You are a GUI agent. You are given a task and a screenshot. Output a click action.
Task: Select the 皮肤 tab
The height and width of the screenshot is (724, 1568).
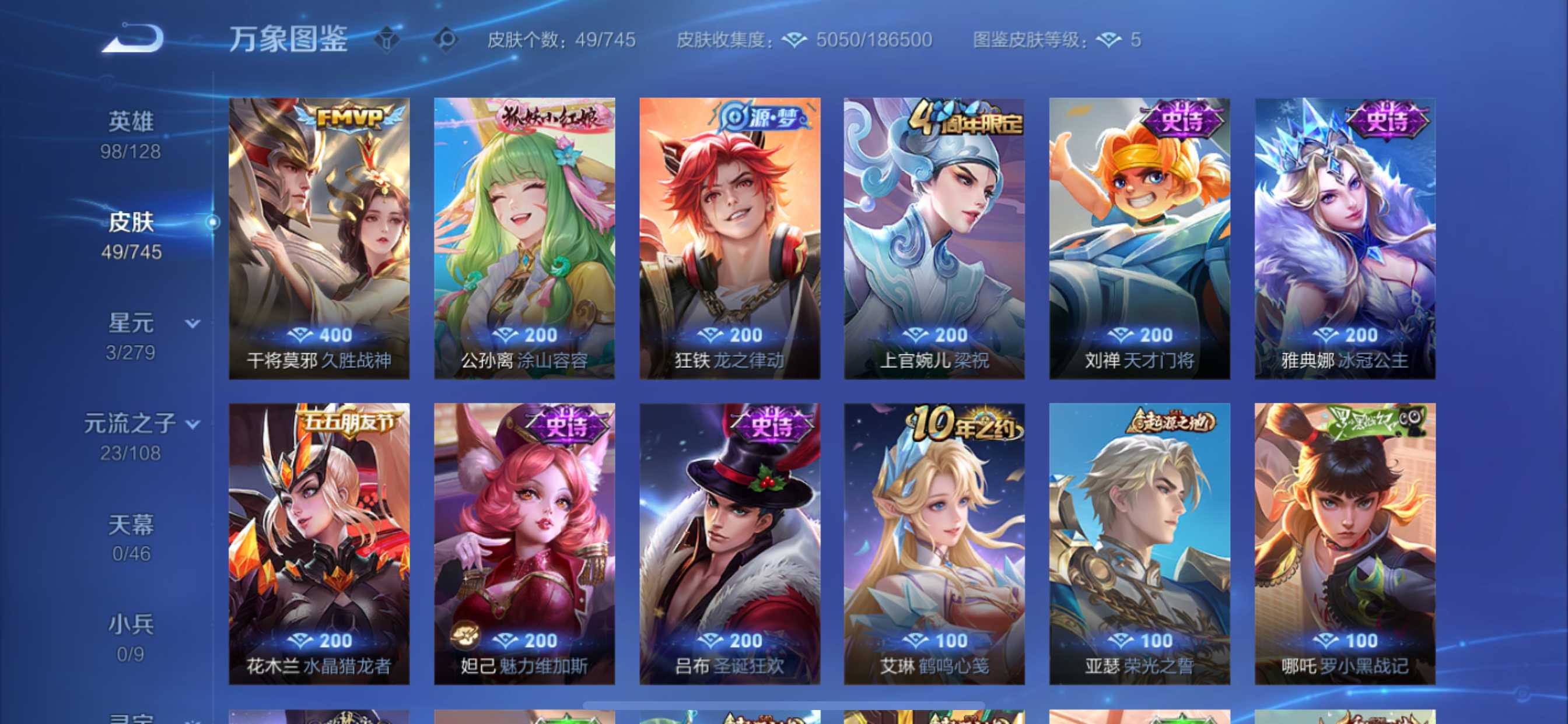tap(131, 236)
